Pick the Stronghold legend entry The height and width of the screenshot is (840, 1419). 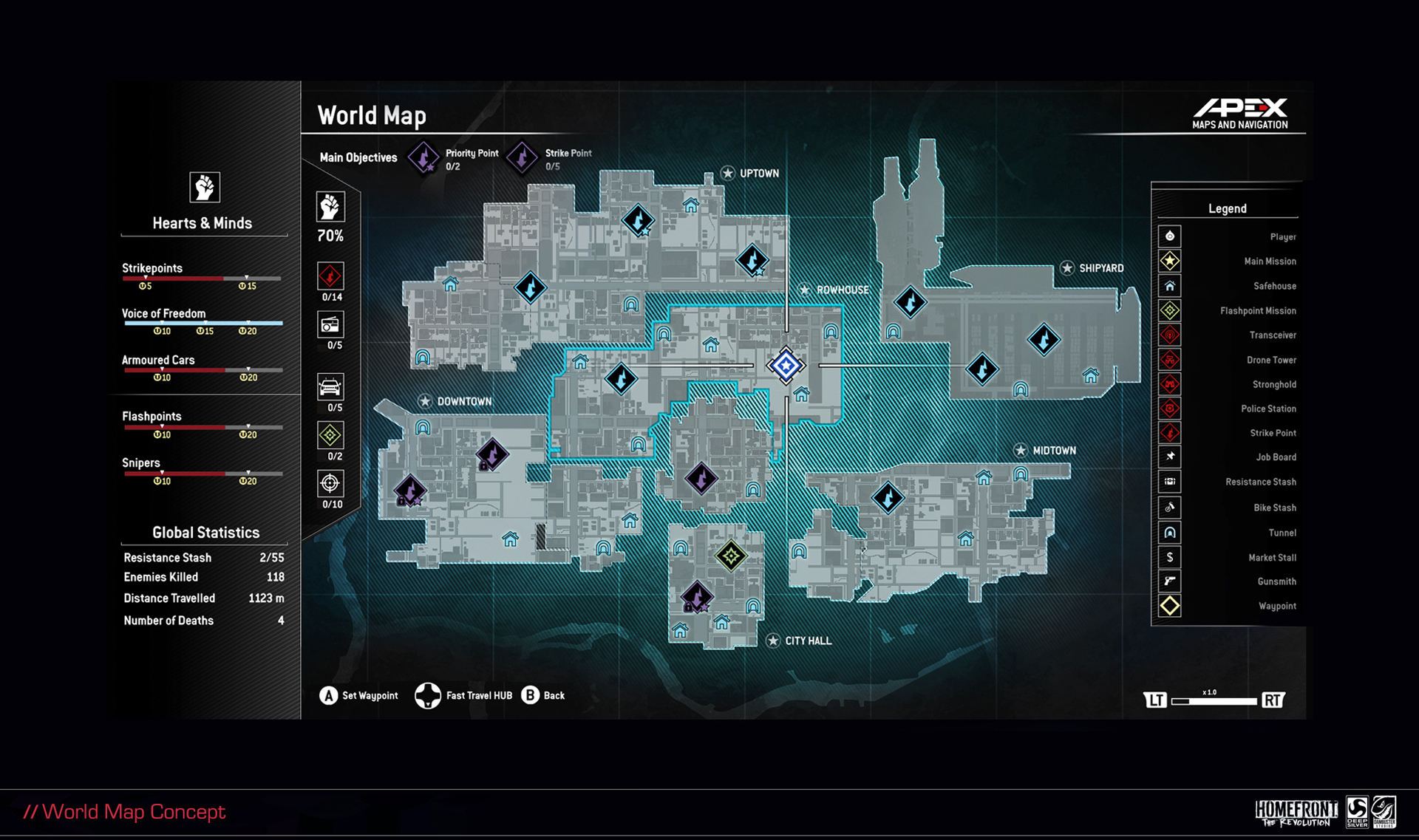[1227, 384]
